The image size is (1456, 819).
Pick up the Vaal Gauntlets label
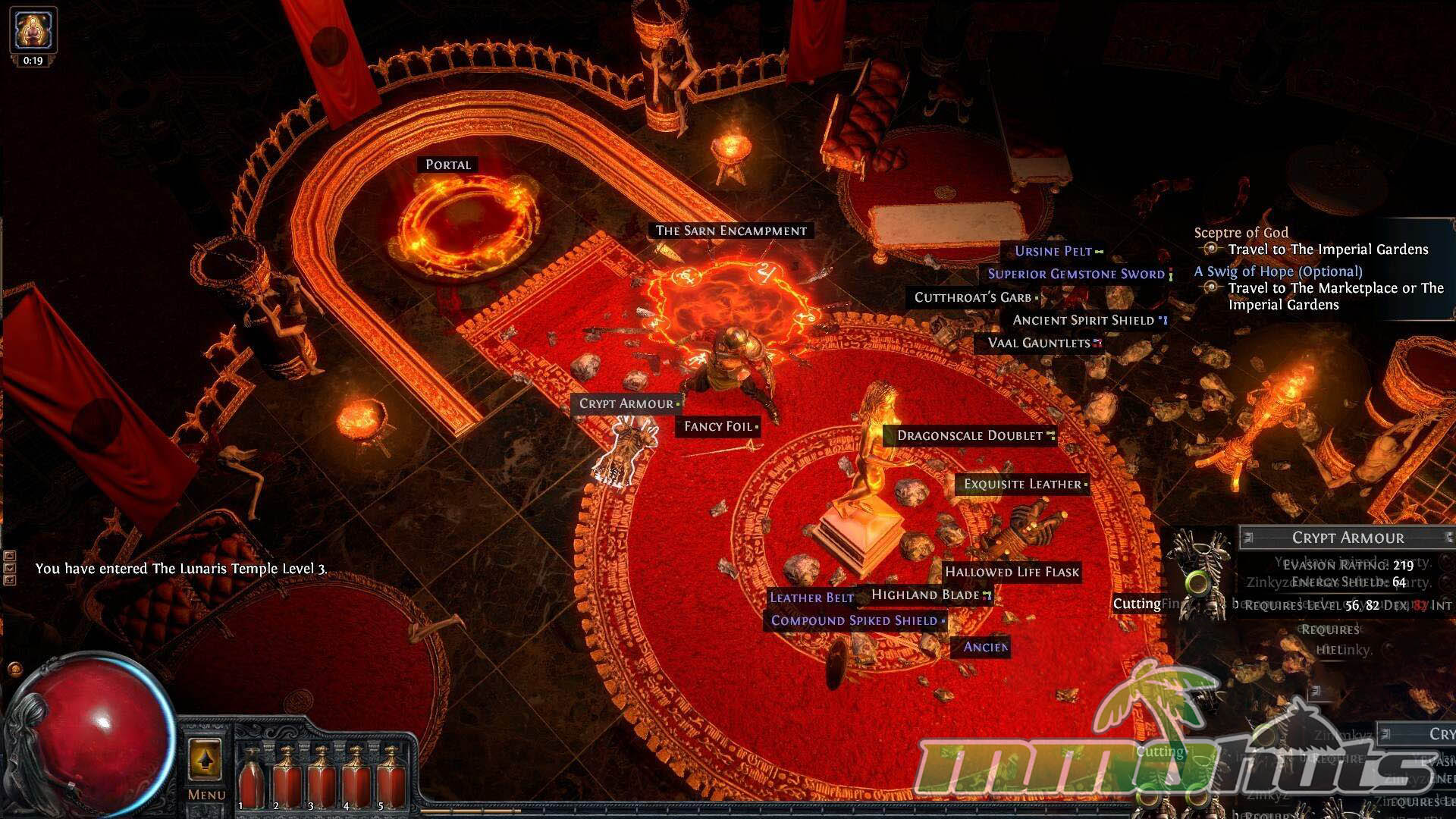pos(1039,343)
